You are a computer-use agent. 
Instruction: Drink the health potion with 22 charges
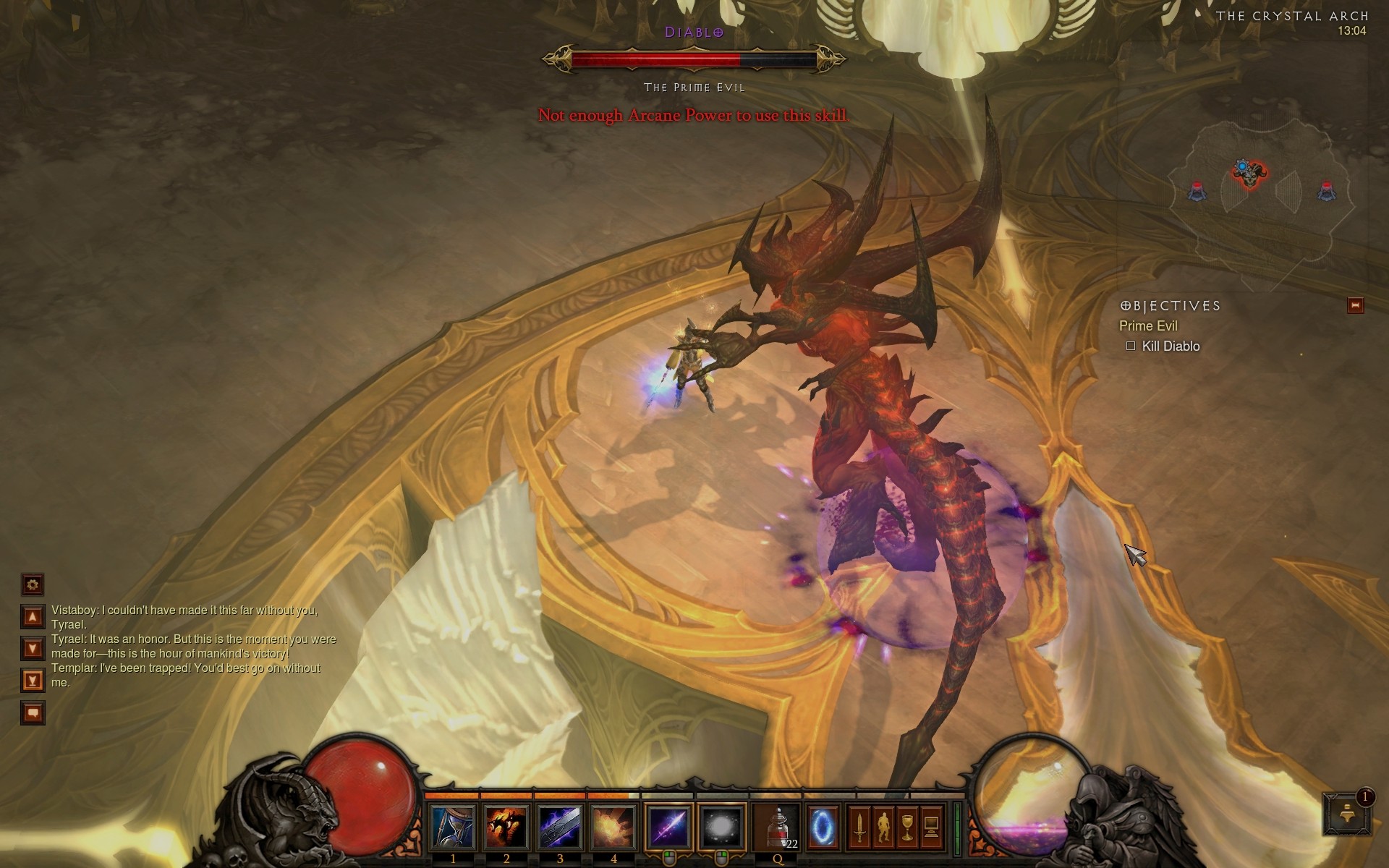[x=778, y=827]
